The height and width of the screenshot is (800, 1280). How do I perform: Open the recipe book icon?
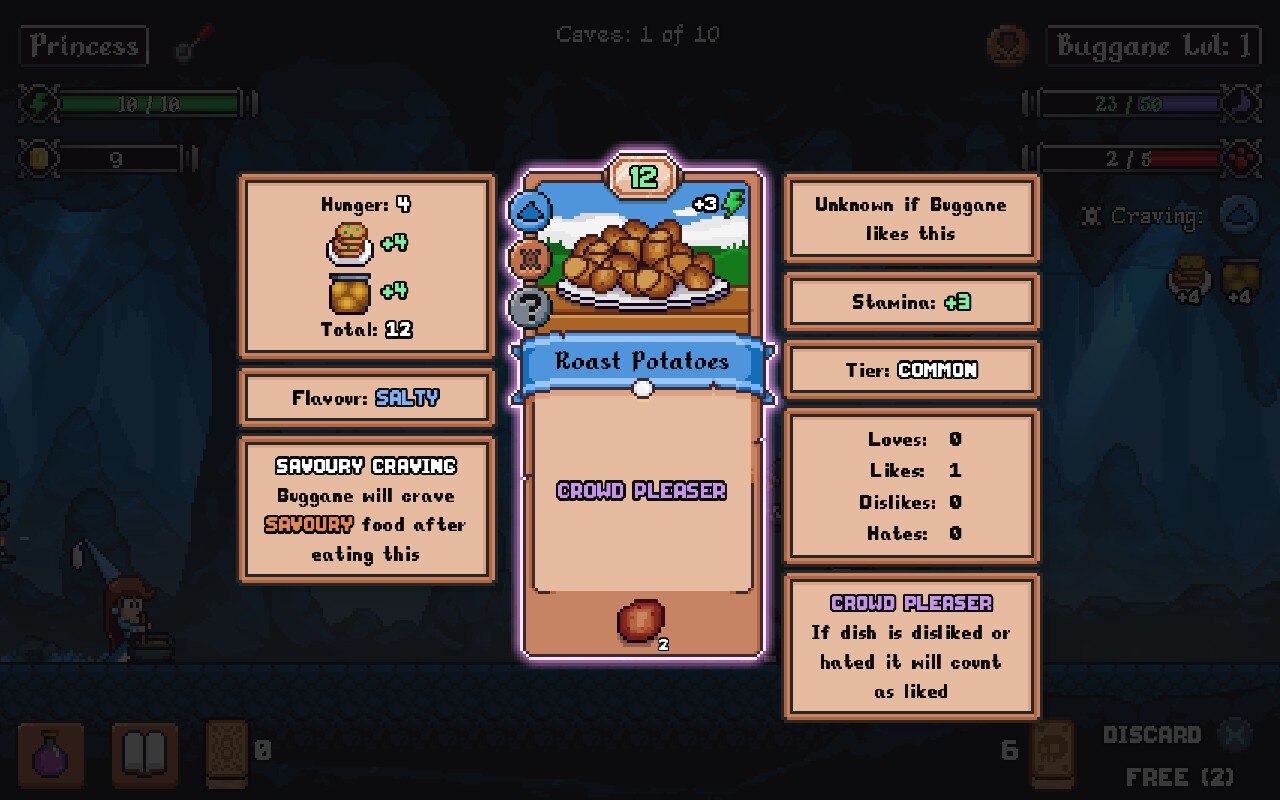(145, 755)
